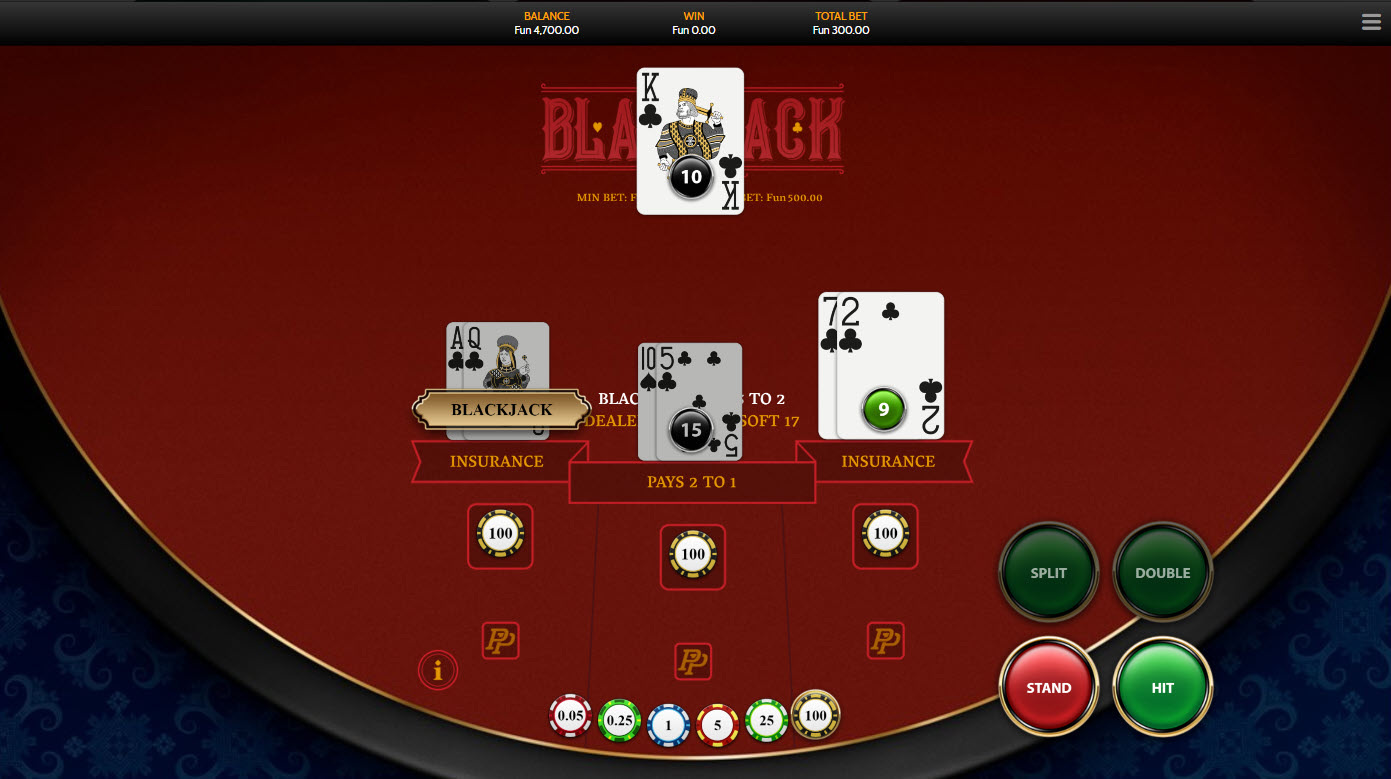Open the hamburger menu
This screenshot has height=779, width=1391.
click(1371, 22)
